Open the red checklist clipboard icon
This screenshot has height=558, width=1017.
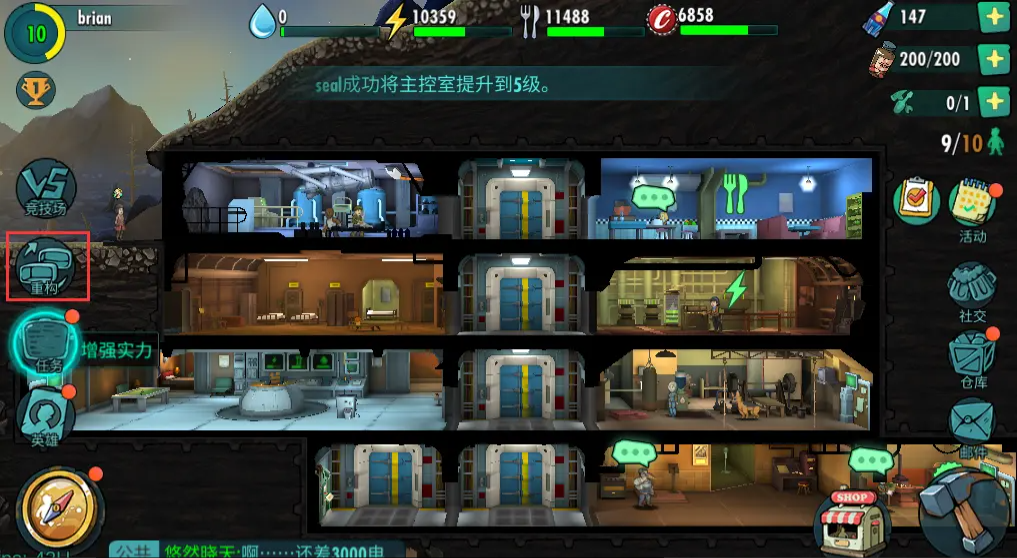pyautogui.click(x=915, y=201)
